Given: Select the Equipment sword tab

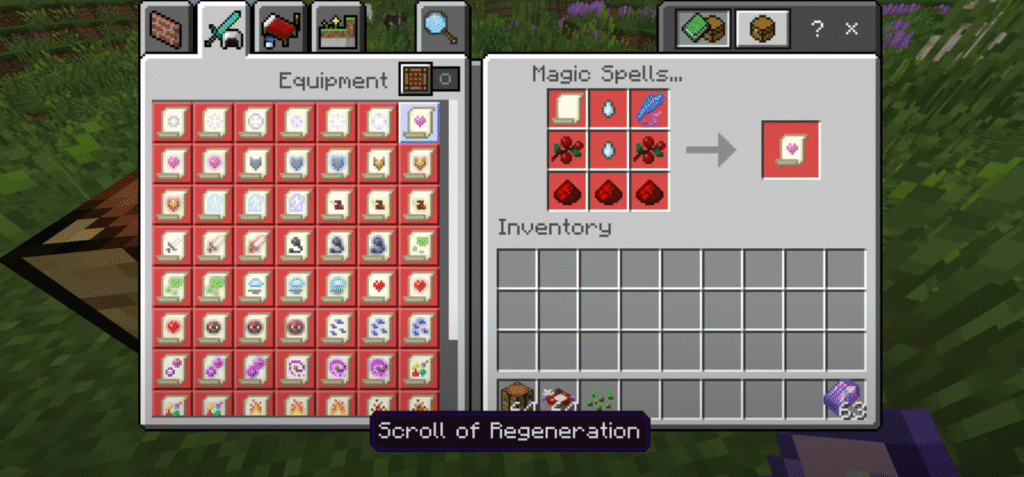Looking at the screenshot, I should (x=222, y=29).
